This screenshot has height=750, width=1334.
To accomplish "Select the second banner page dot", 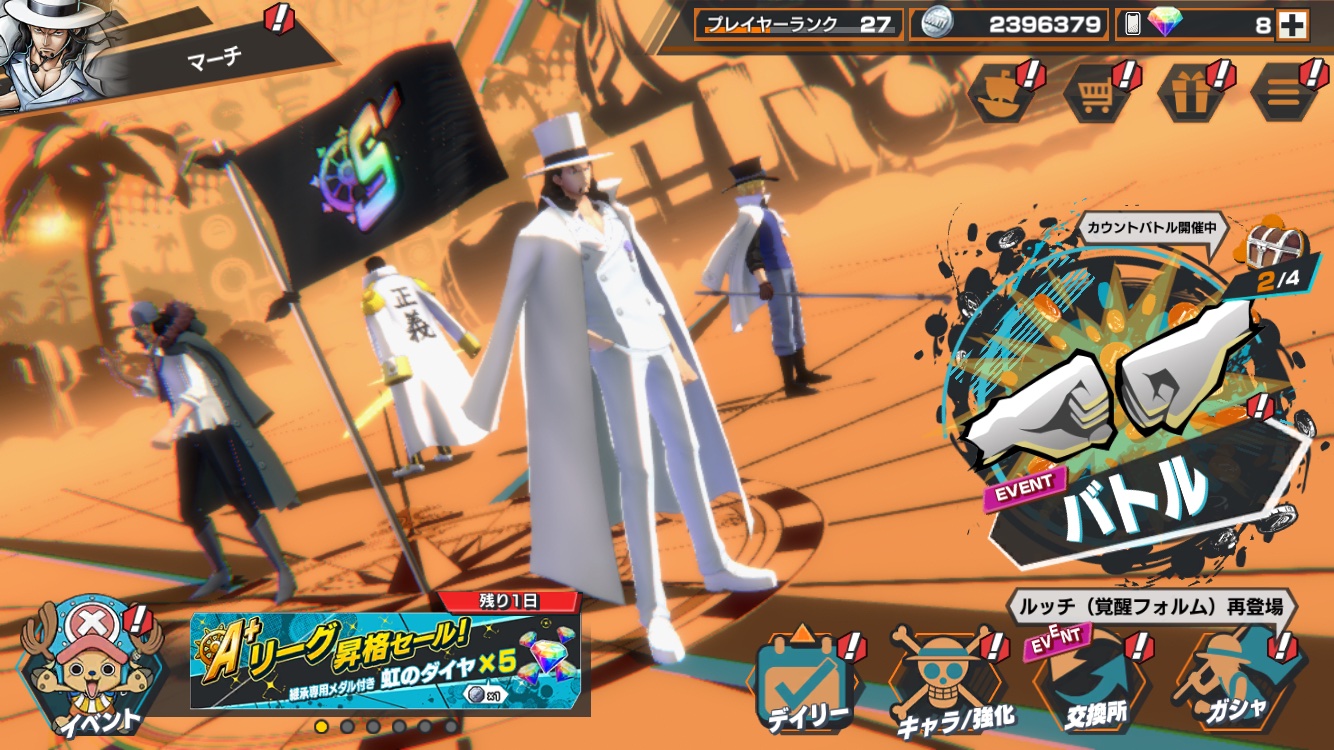I will pos(347,726).
